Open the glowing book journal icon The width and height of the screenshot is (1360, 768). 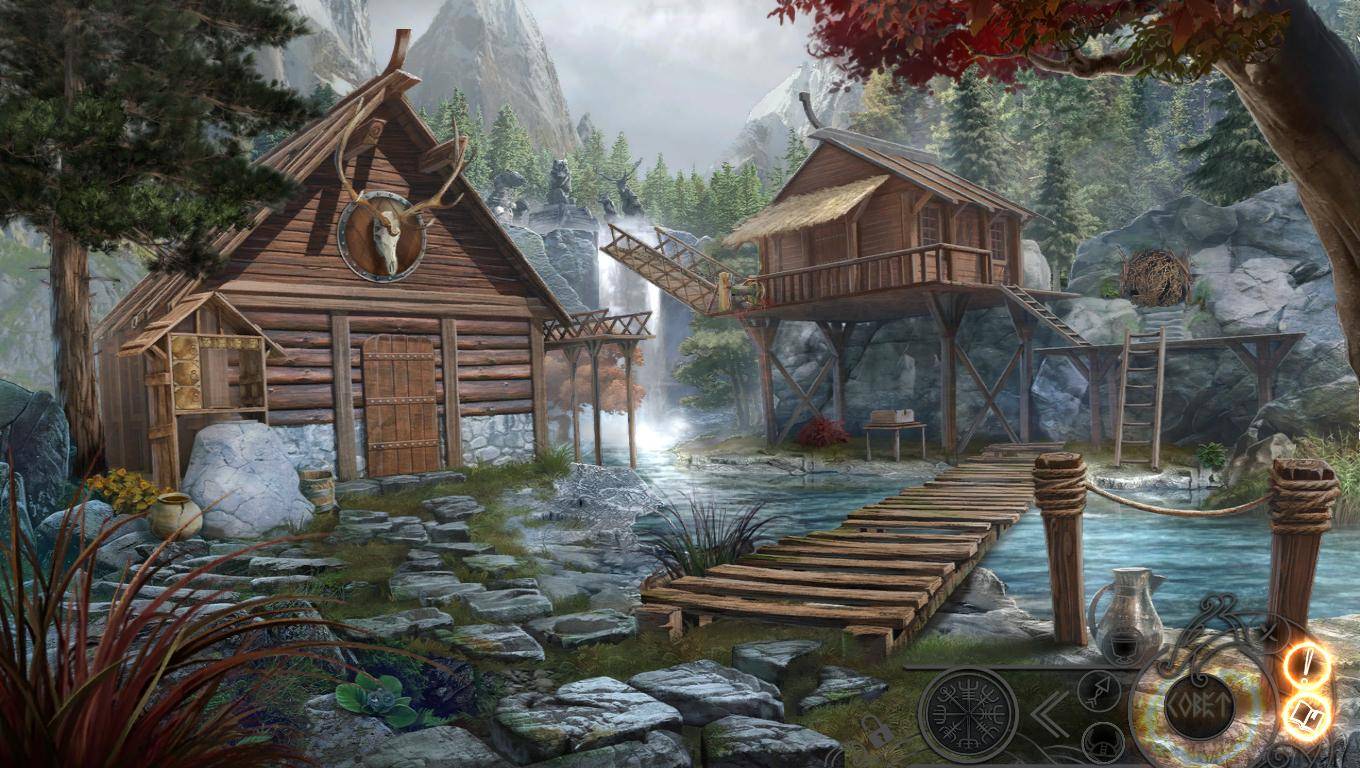tap(1306, 717)
